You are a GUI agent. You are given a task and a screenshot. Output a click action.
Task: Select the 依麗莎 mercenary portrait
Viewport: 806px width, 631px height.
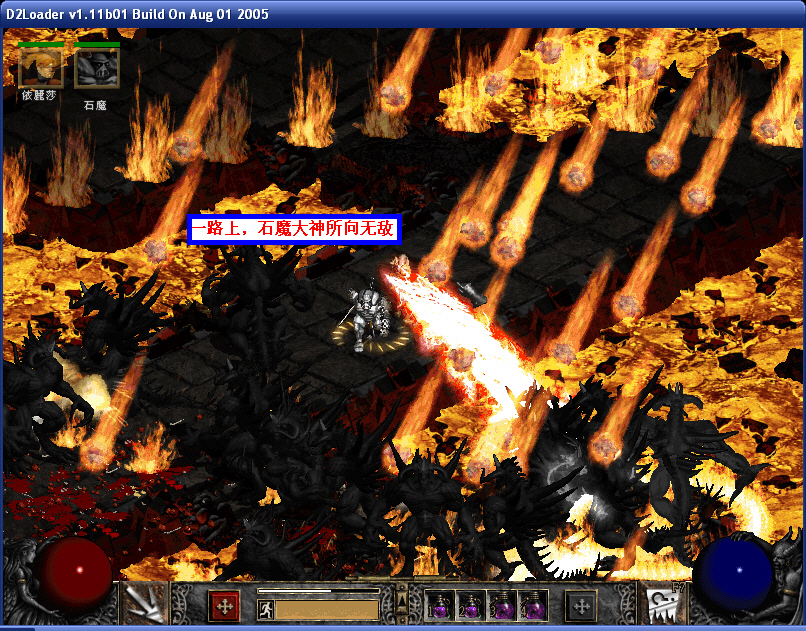coord(40,67)
